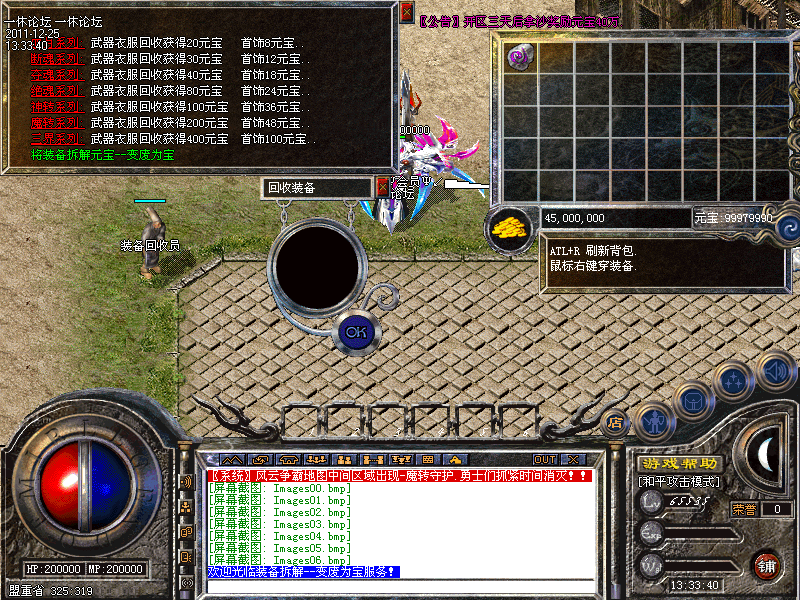This screenshot has width=800, height=600.
Task: Toggle the sound speaker button
Action: click(x=775, y=372)
